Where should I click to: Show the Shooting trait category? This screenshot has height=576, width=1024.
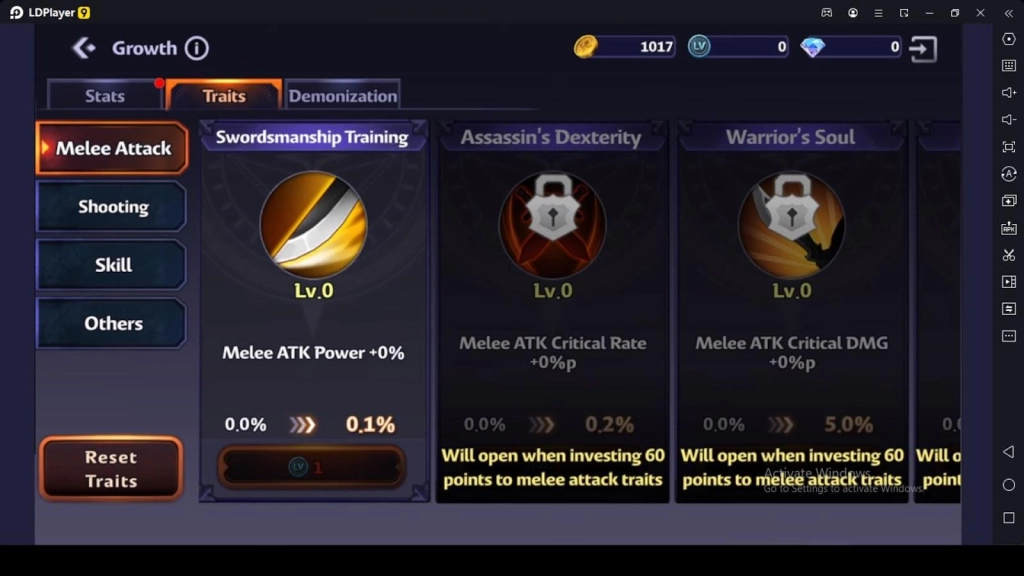click(x=112, y=207)
